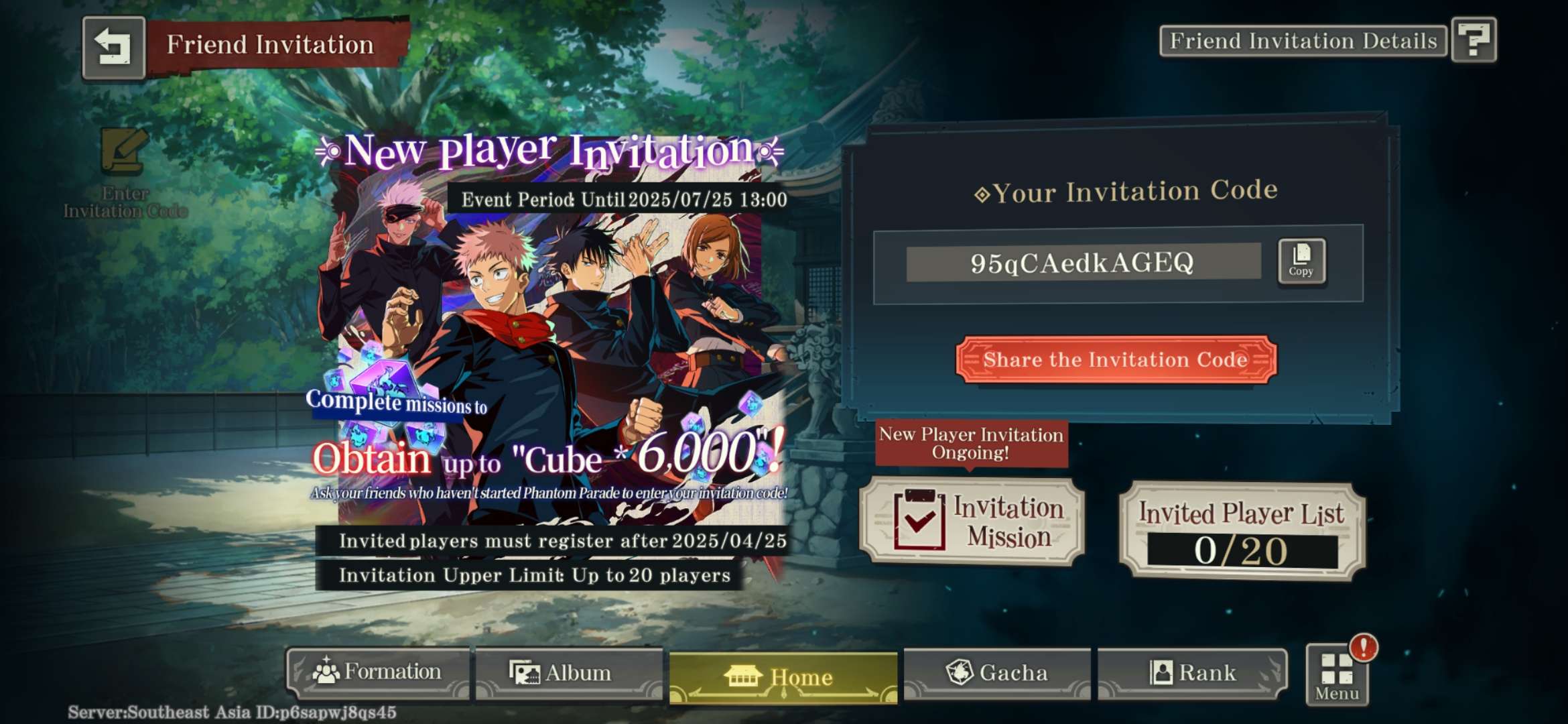Go back using the return arrow button

pos(113,48)
